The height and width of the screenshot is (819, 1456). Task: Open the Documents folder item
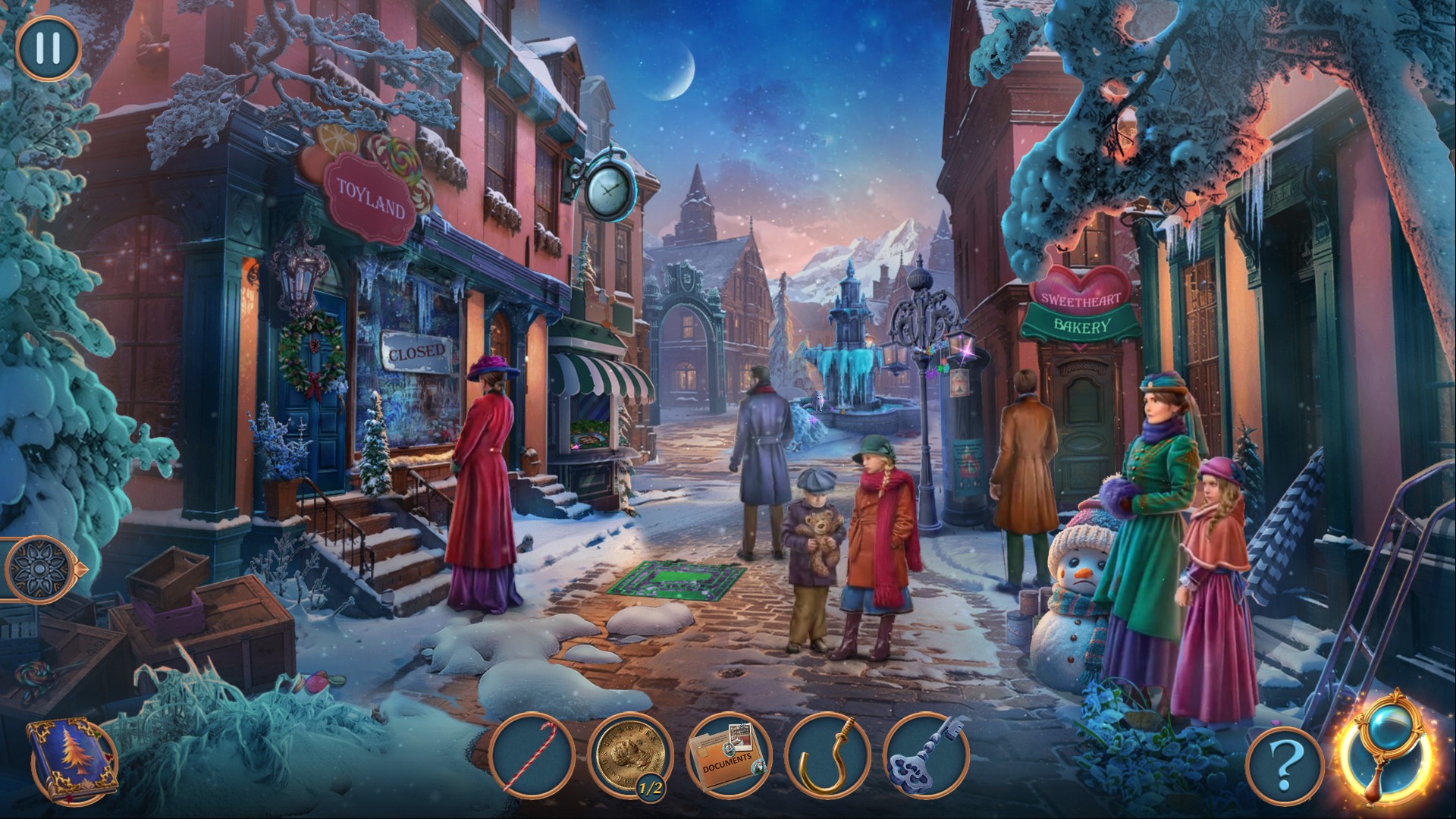point(728,755)
